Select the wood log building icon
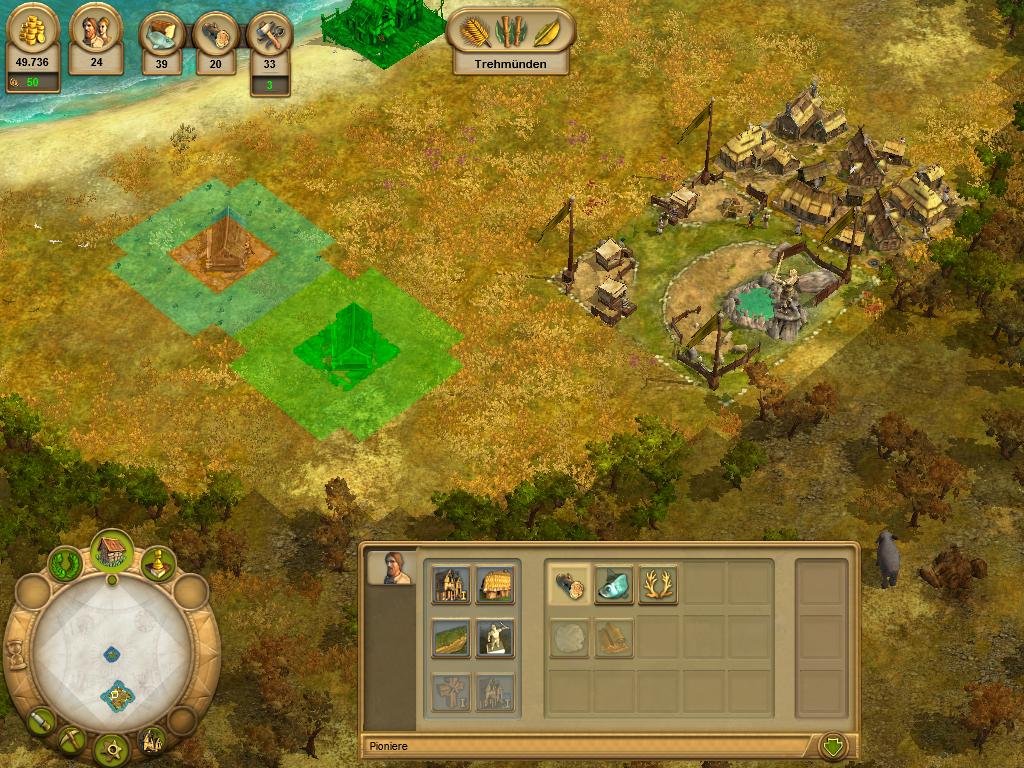 (x=569, y=585)
